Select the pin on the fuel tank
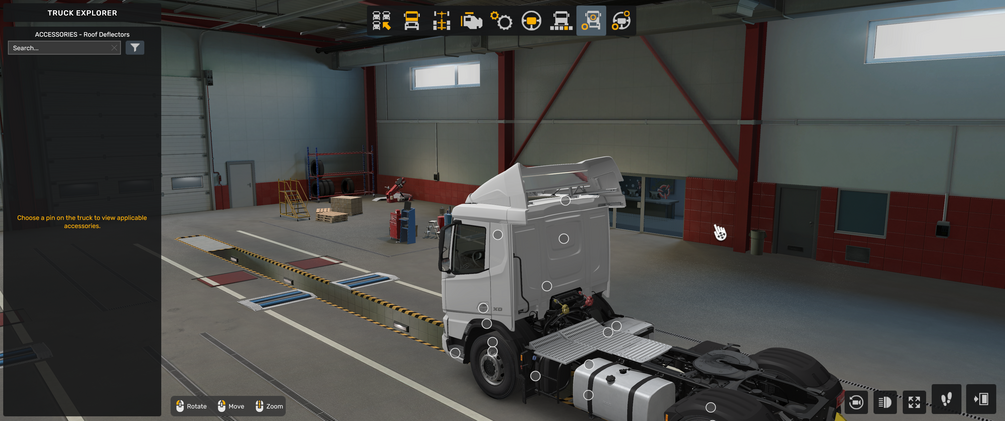Screen dimensions: 1005x421 pyautogui.click(x=588, y=395)
